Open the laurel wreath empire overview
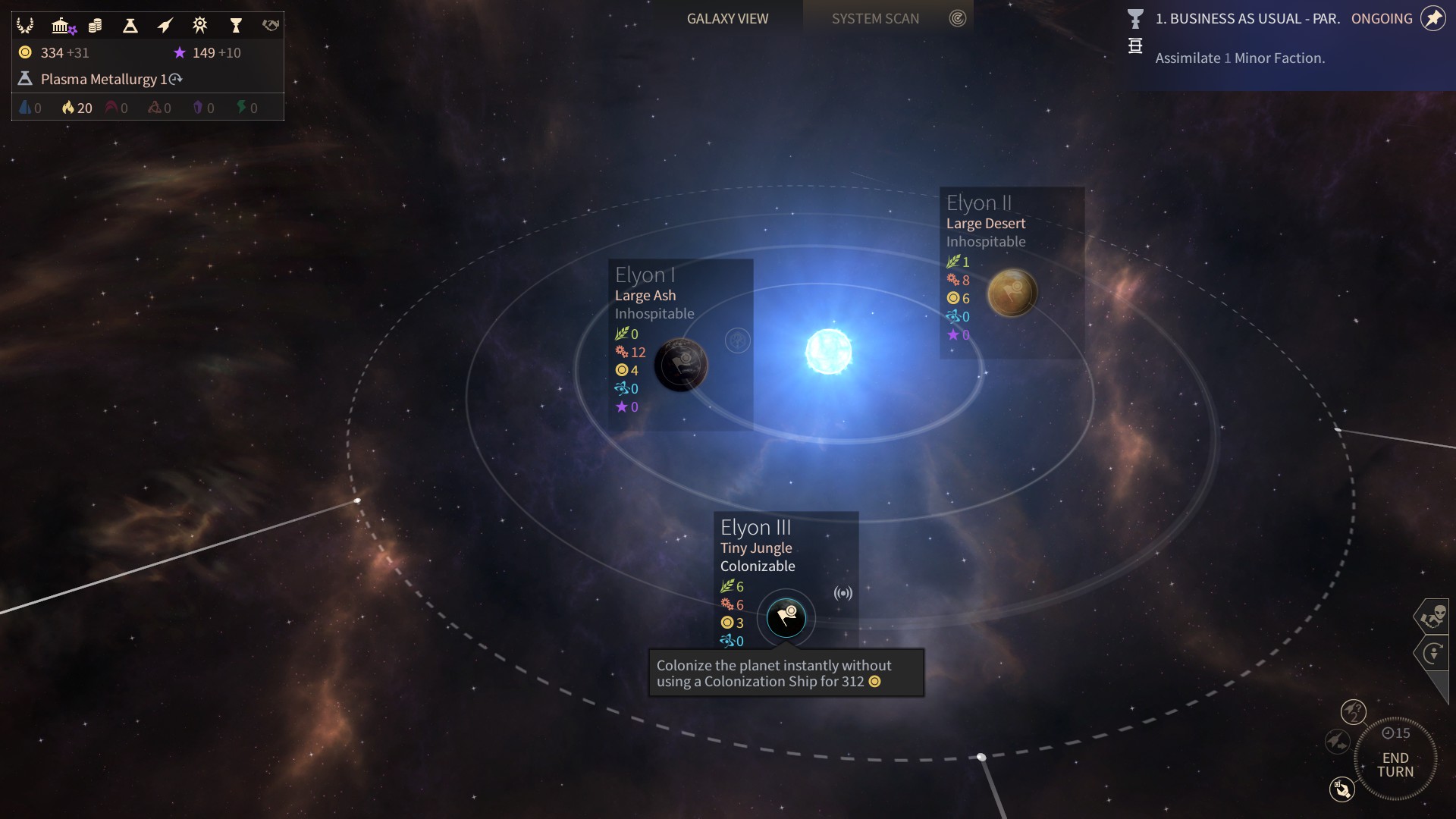Screen dimensions: 1456x819 25,26
